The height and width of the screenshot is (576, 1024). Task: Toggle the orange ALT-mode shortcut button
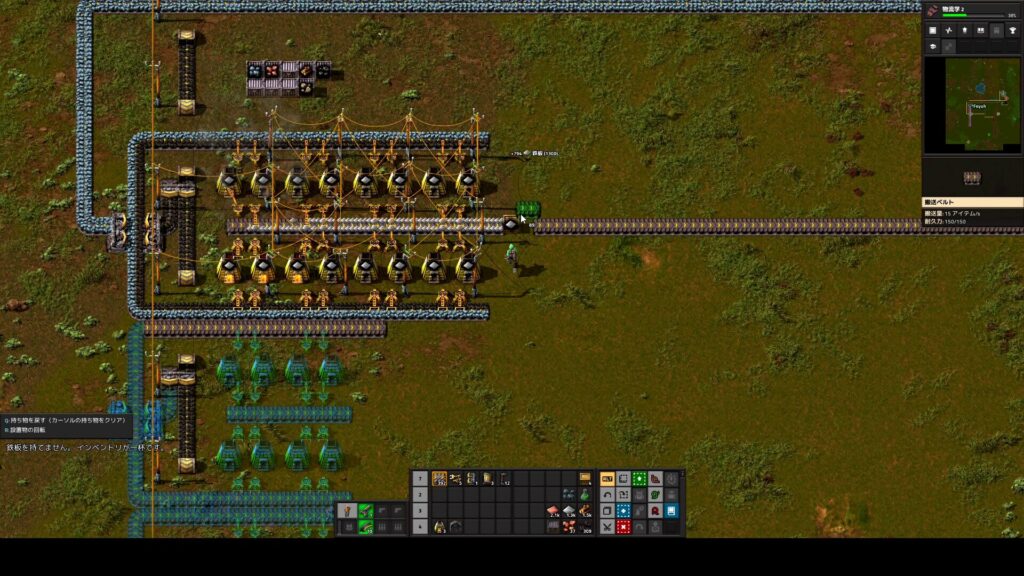(x=606, y=479)
